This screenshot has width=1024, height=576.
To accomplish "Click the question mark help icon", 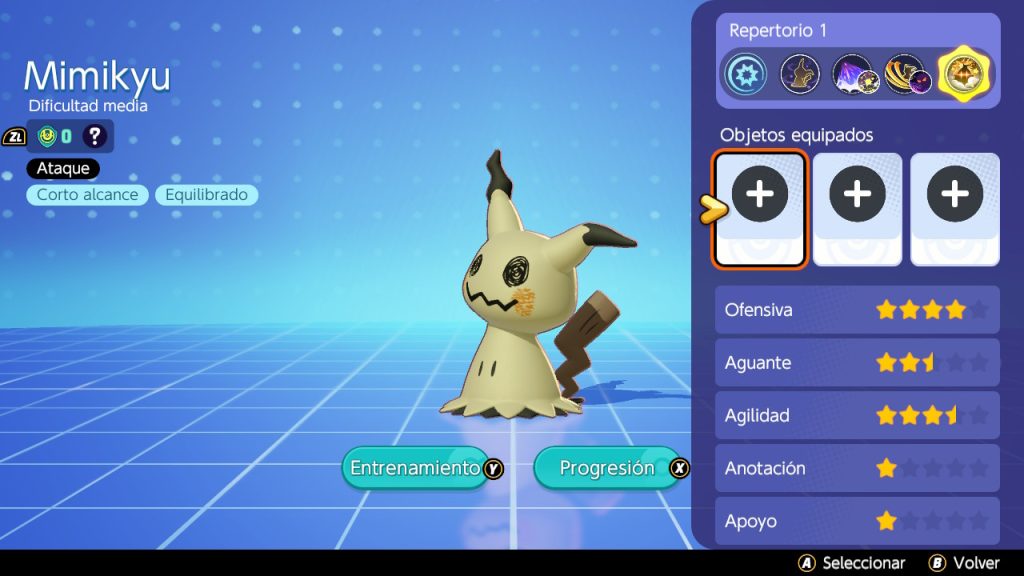I will click(94, 136).
